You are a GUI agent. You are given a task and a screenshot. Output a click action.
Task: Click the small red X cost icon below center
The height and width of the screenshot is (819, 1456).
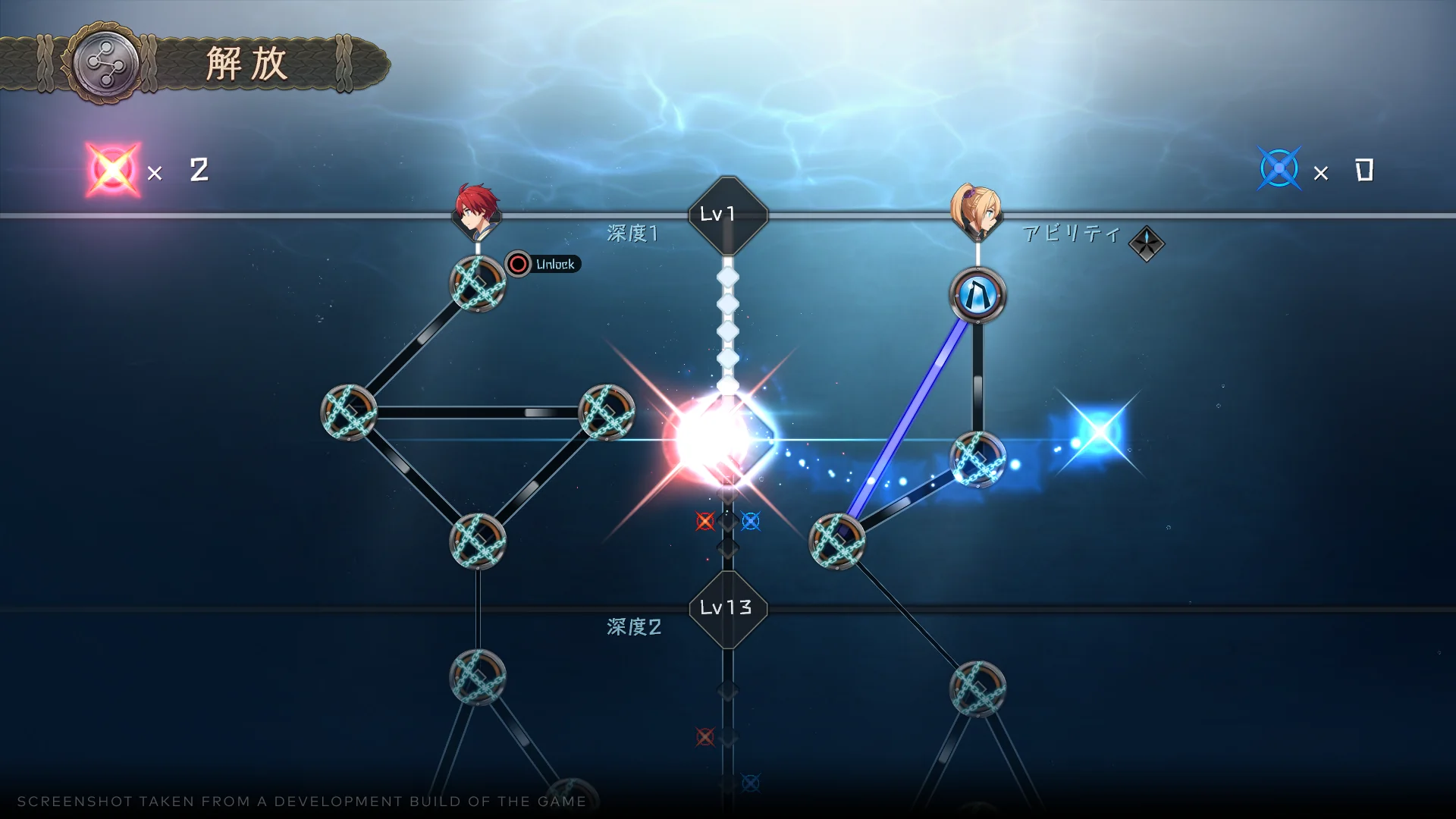[704, 521]
